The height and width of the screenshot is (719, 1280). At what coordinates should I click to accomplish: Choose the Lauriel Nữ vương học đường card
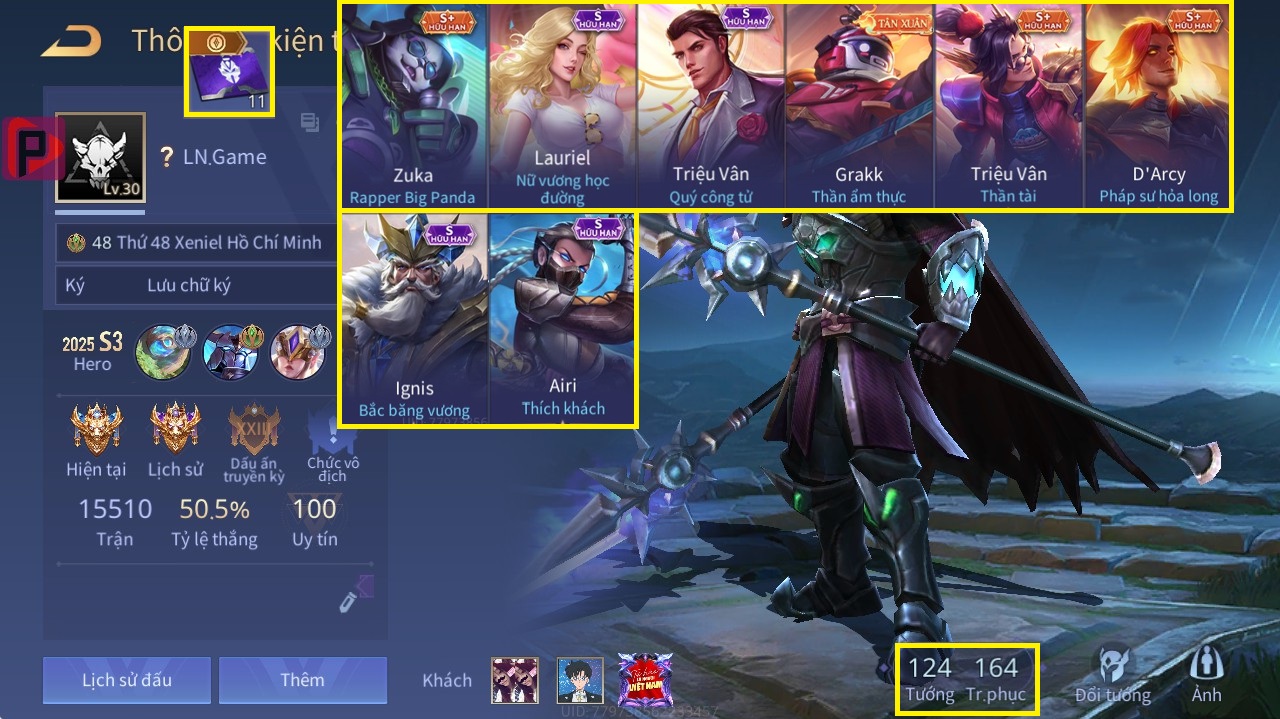(x=562, y=105)
